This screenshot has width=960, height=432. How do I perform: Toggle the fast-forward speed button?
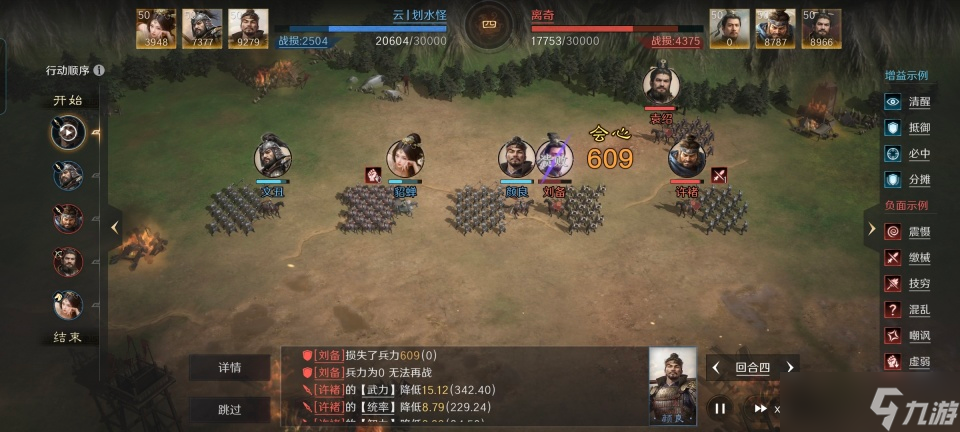(762, 408)
